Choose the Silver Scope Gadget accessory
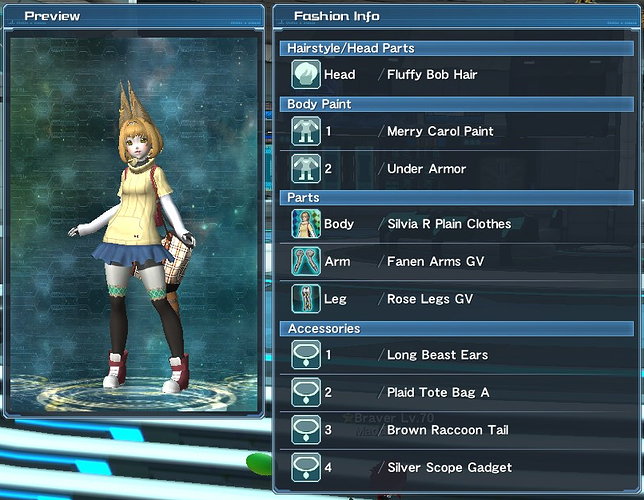 pos(449,467)
